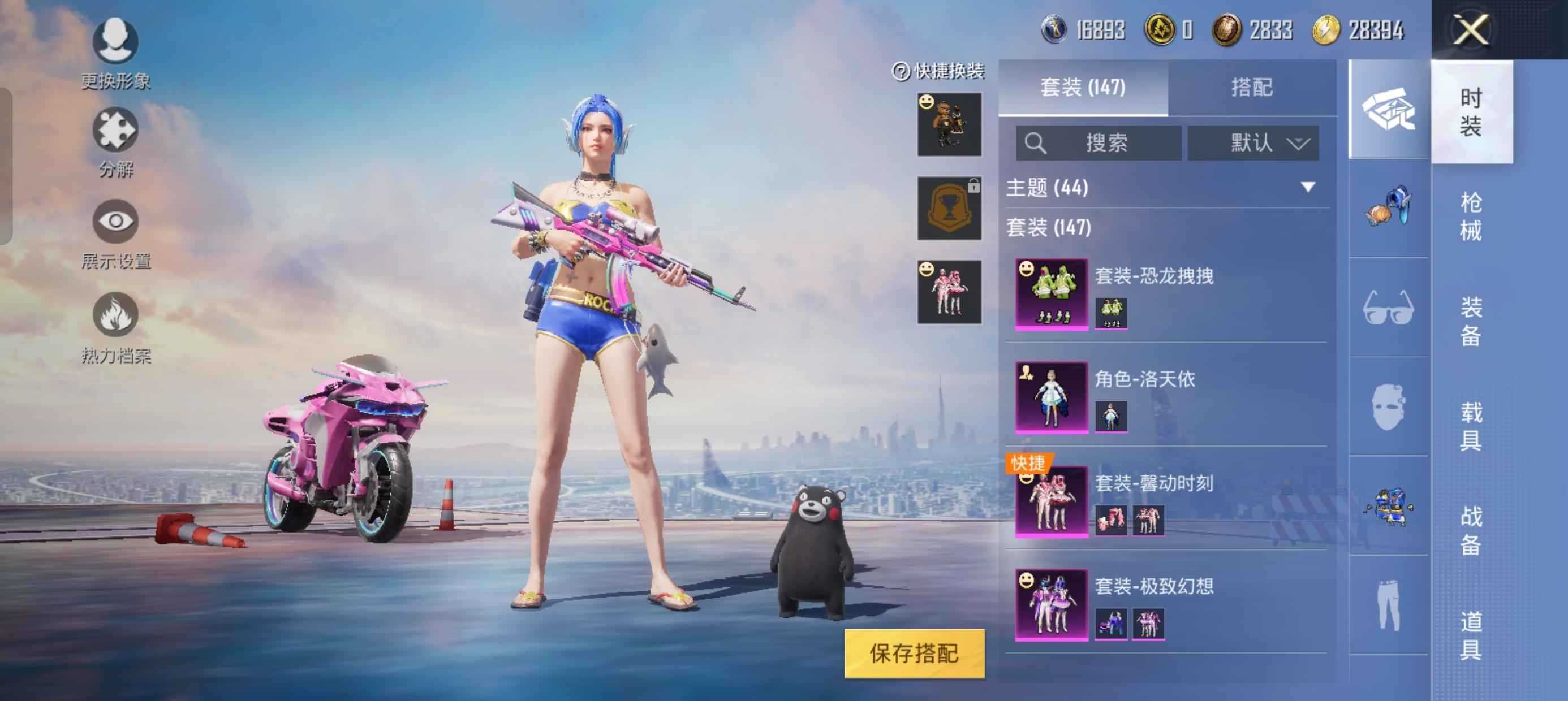The width and height of the screenshot is (1568, 701).
Task: Click the 快捷换装 help question mark
Action: [x=901, y=72]
